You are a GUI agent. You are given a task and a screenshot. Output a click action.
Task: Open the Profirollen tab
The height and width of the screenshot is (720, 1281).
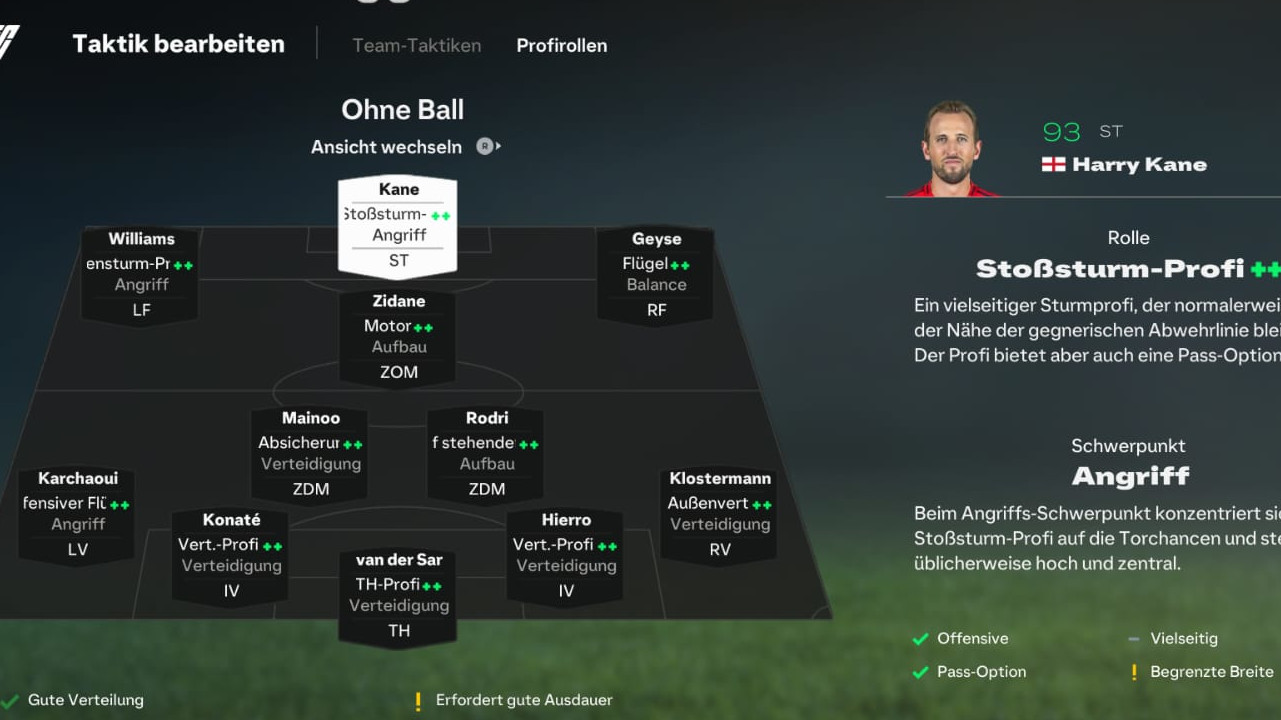click(561, 45)
